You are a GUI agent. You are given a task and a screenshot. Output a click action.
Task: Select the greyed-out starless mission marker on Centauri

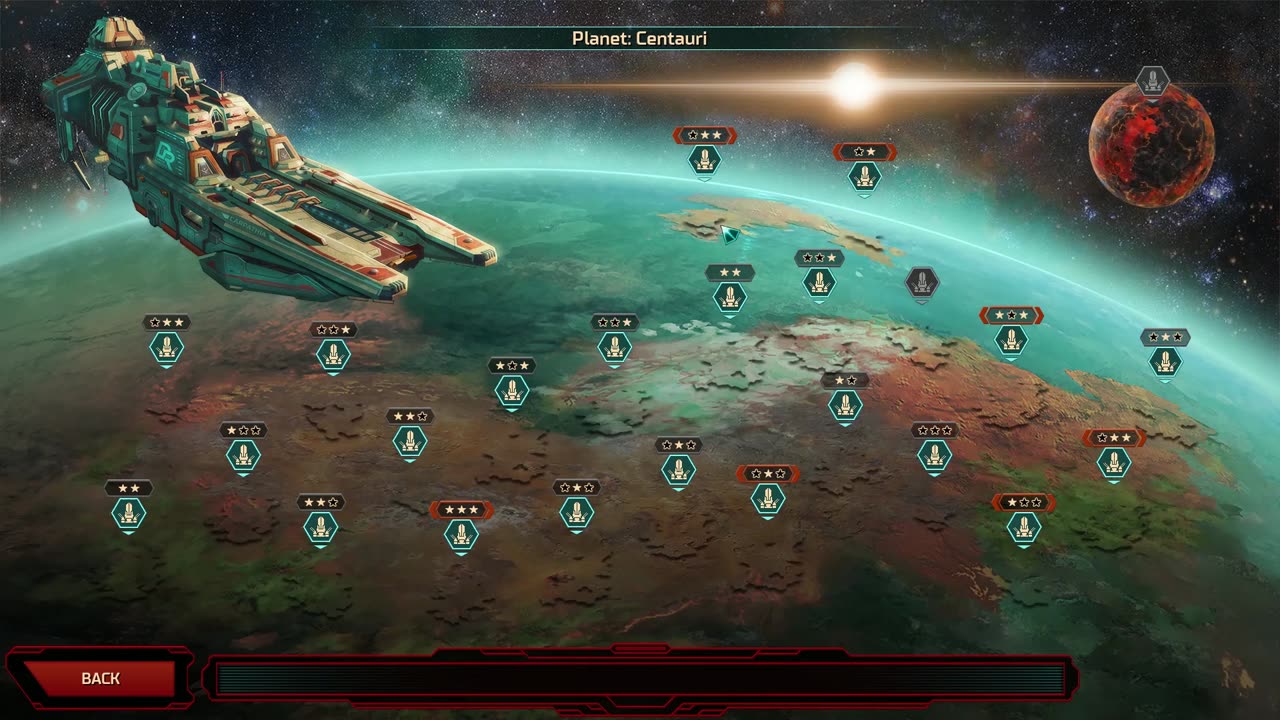921,283
